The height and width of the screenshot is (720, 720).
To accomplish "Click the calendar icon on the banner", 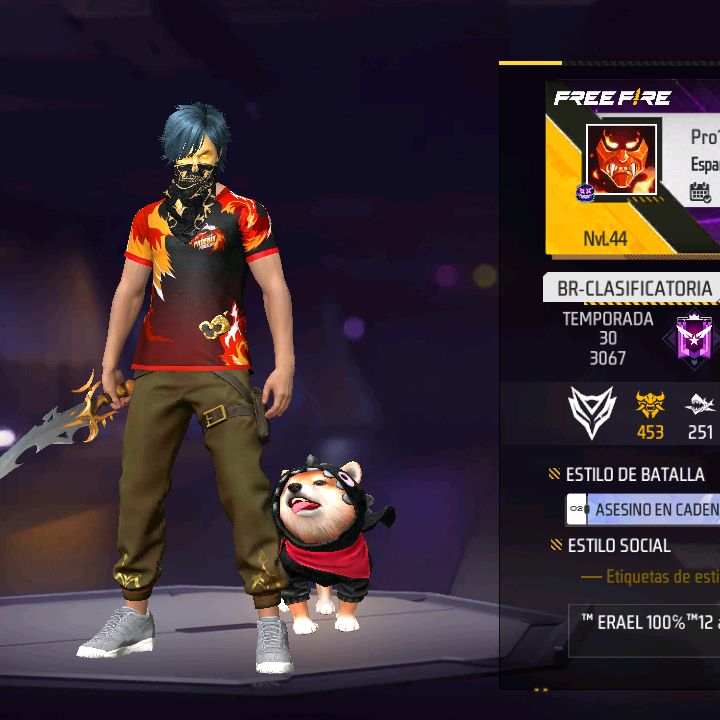I will point(700,192).
